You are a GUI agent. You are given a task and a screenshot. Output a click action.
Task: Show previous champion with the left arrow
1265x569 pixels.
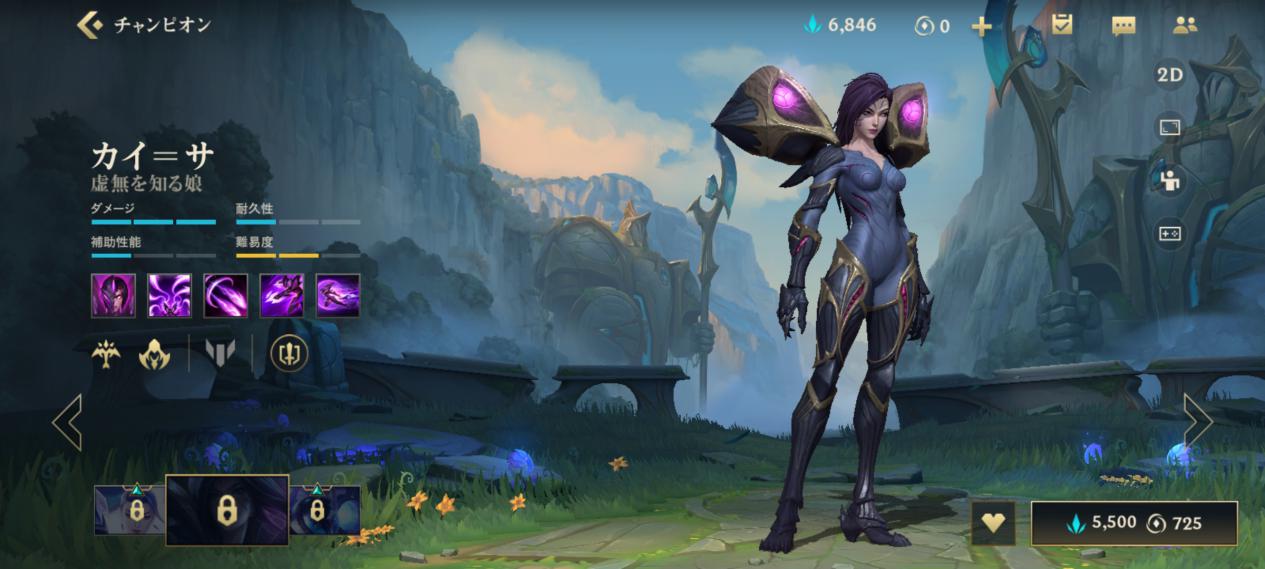click(67, 421)
